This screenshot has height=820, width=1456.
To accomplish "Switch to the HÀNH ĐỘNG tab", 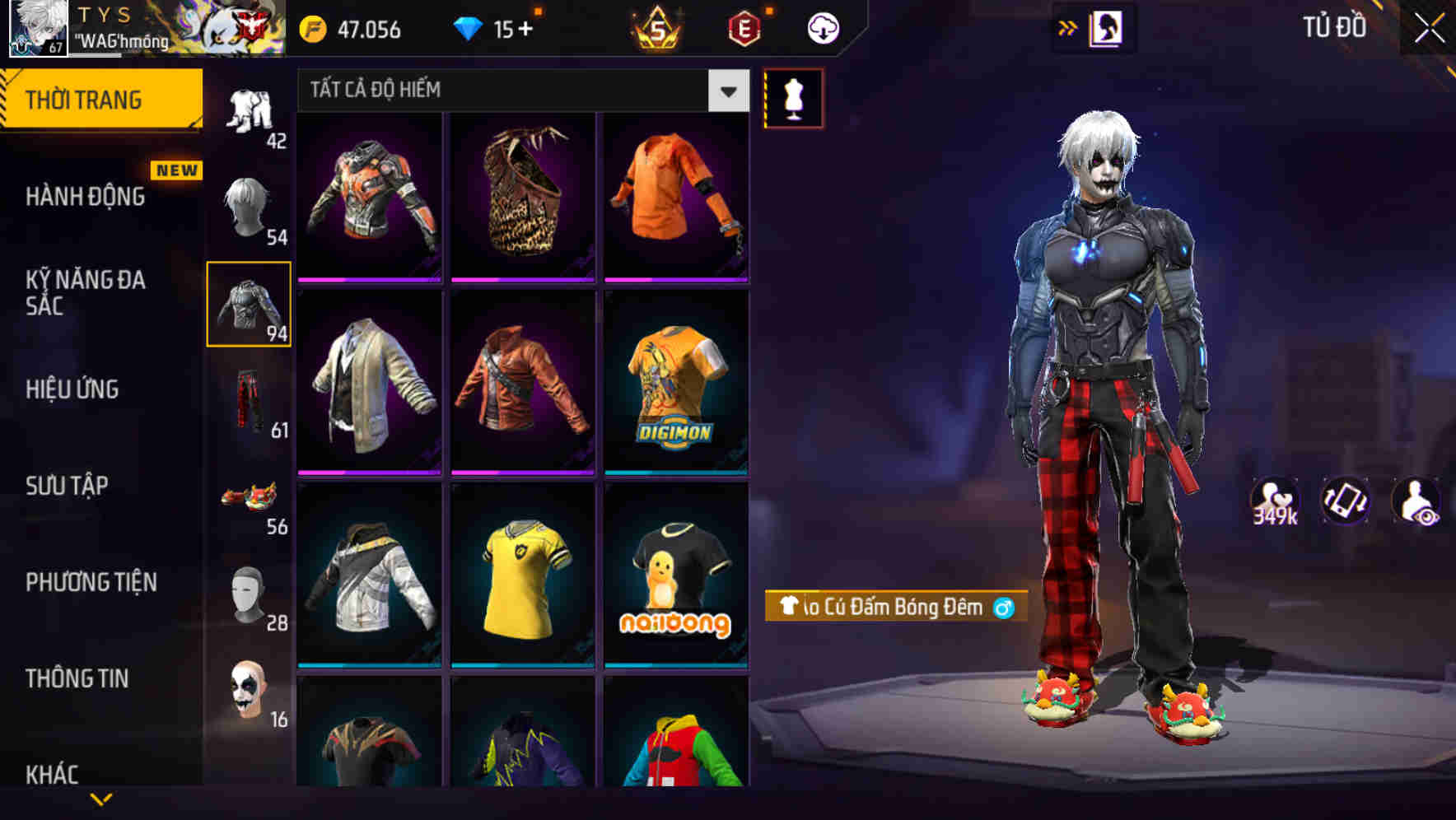I will (86, 196).
